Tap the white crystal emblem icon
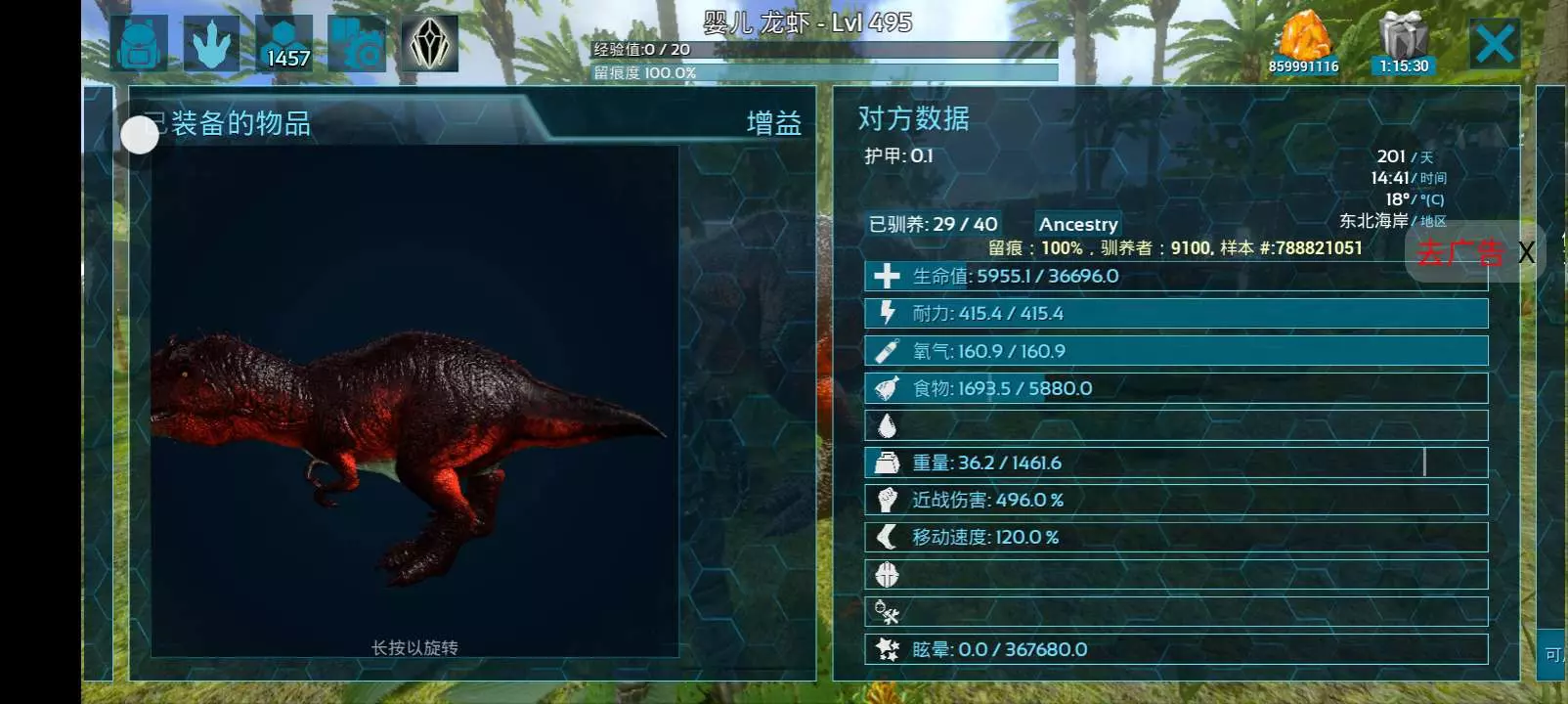The height and width of the screenshot is (704, 1568). (429, 44)
